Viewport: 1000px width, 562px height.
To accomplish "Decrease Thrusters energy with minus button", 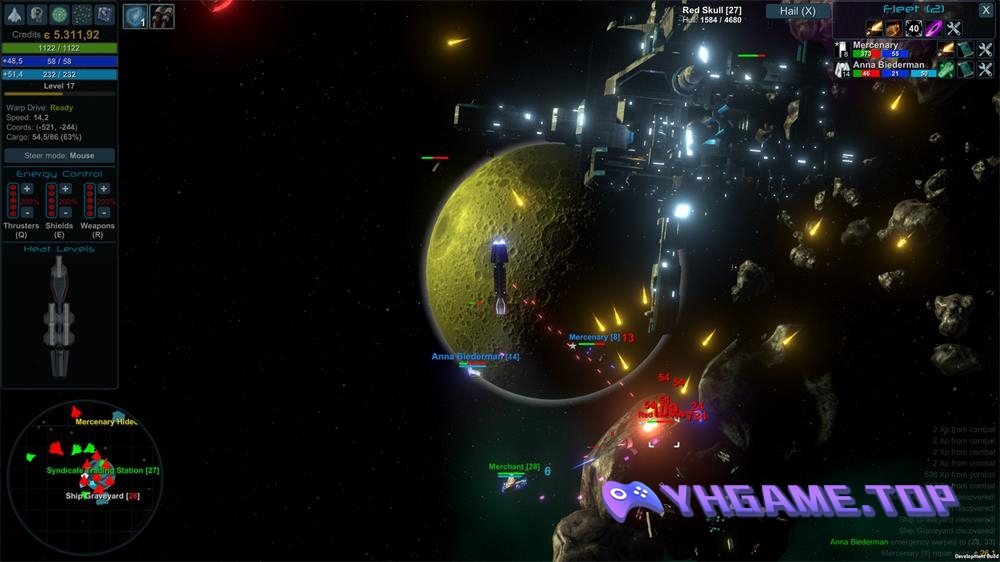I will click(x=27, y=212).
